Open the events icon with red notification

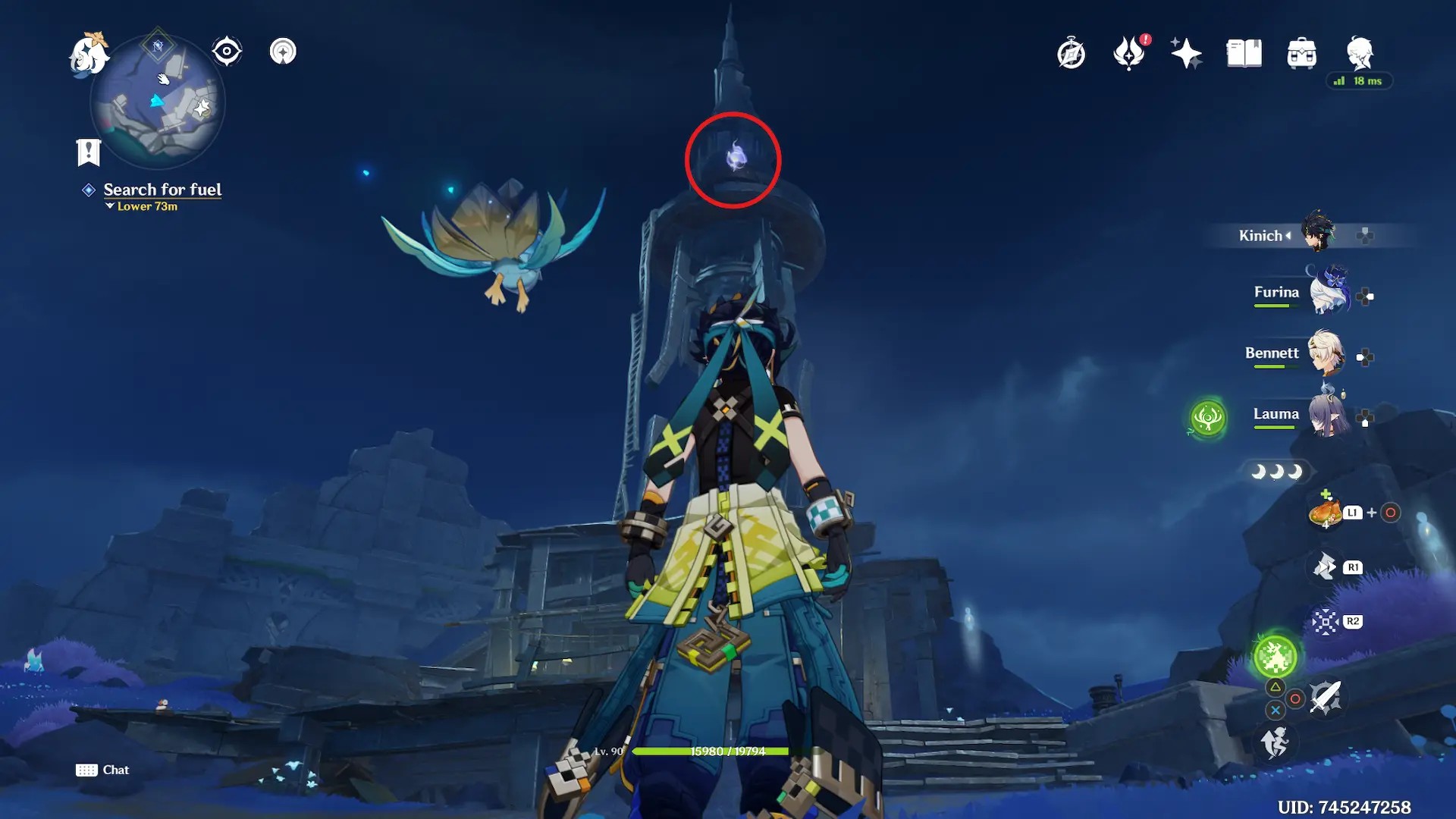1129,54
